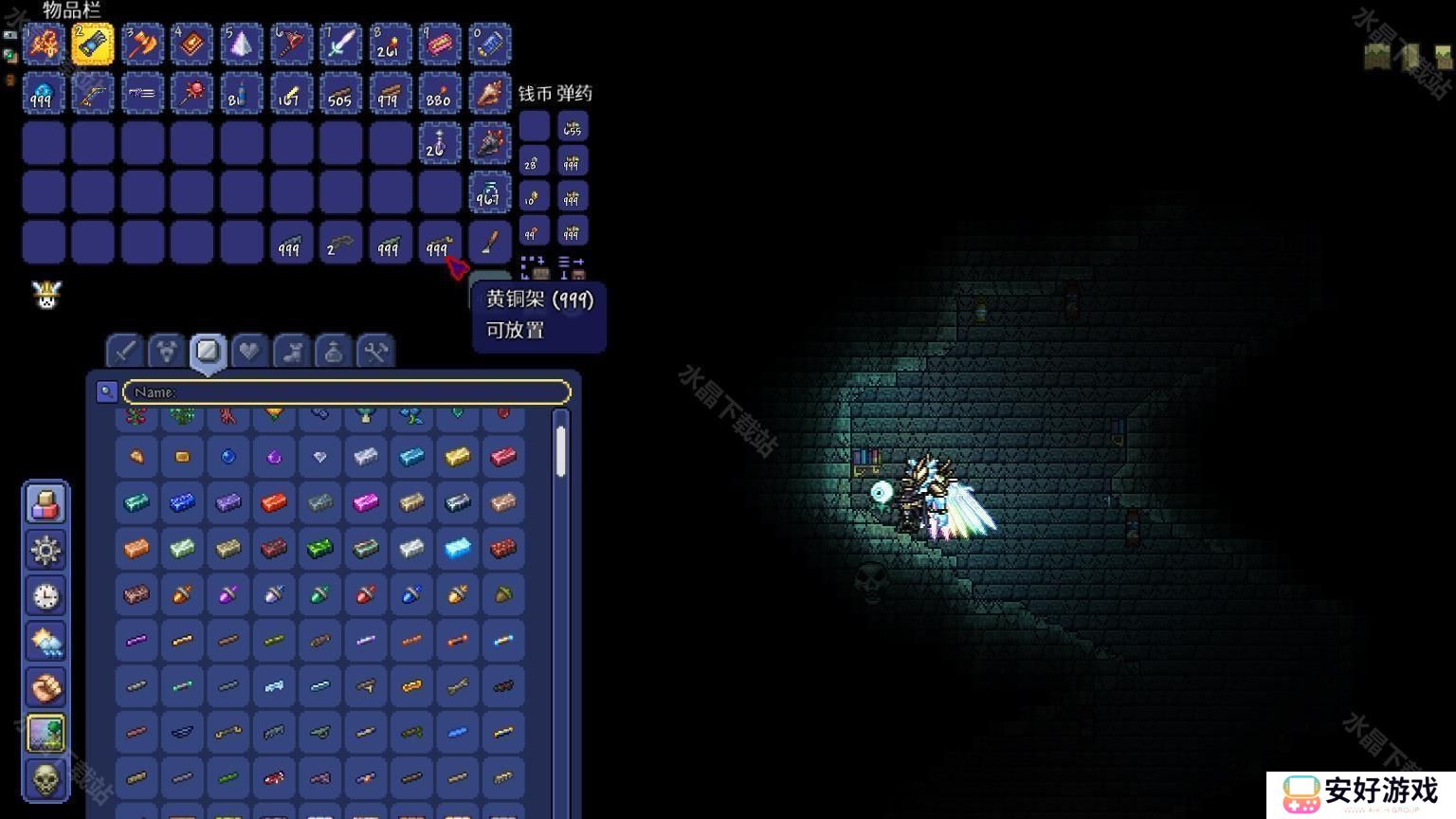This screenshot has width=1456, height=819.
Task: Select the highlighted flashlight hotbar slot
Action: pos(93,45)
